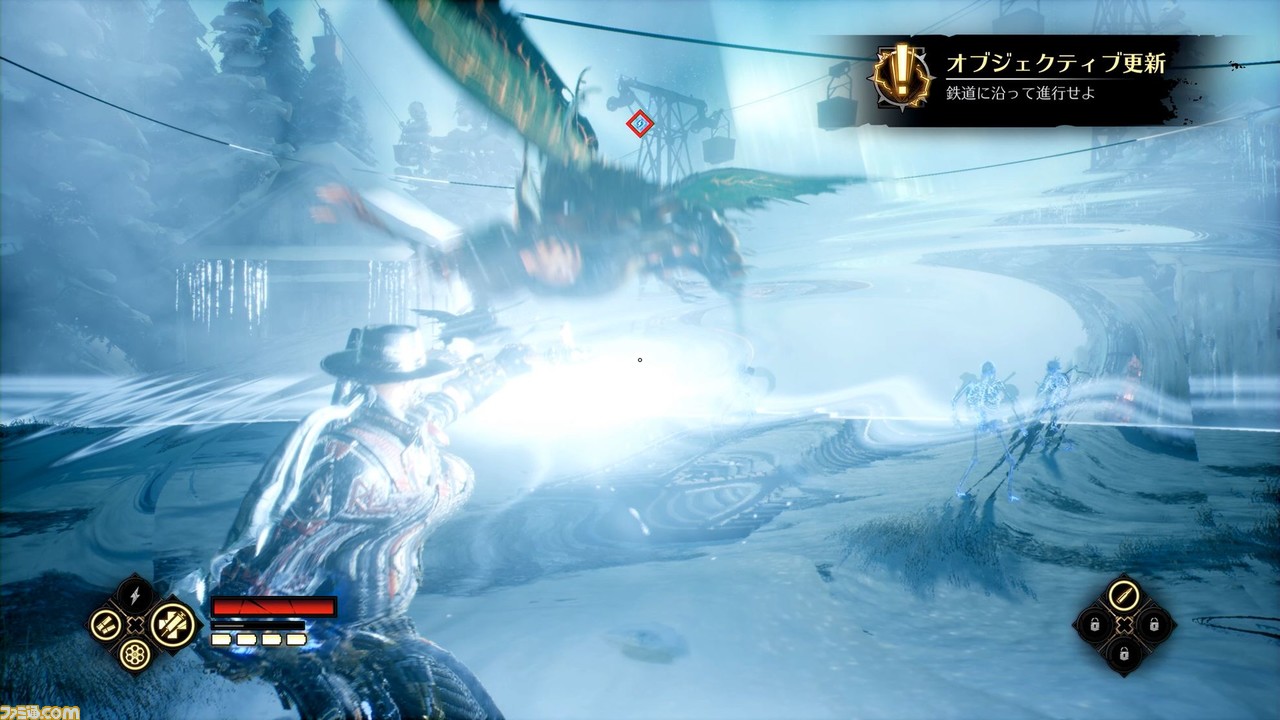
Task: Select the lightning bolt ability slot
Action: 136,596
